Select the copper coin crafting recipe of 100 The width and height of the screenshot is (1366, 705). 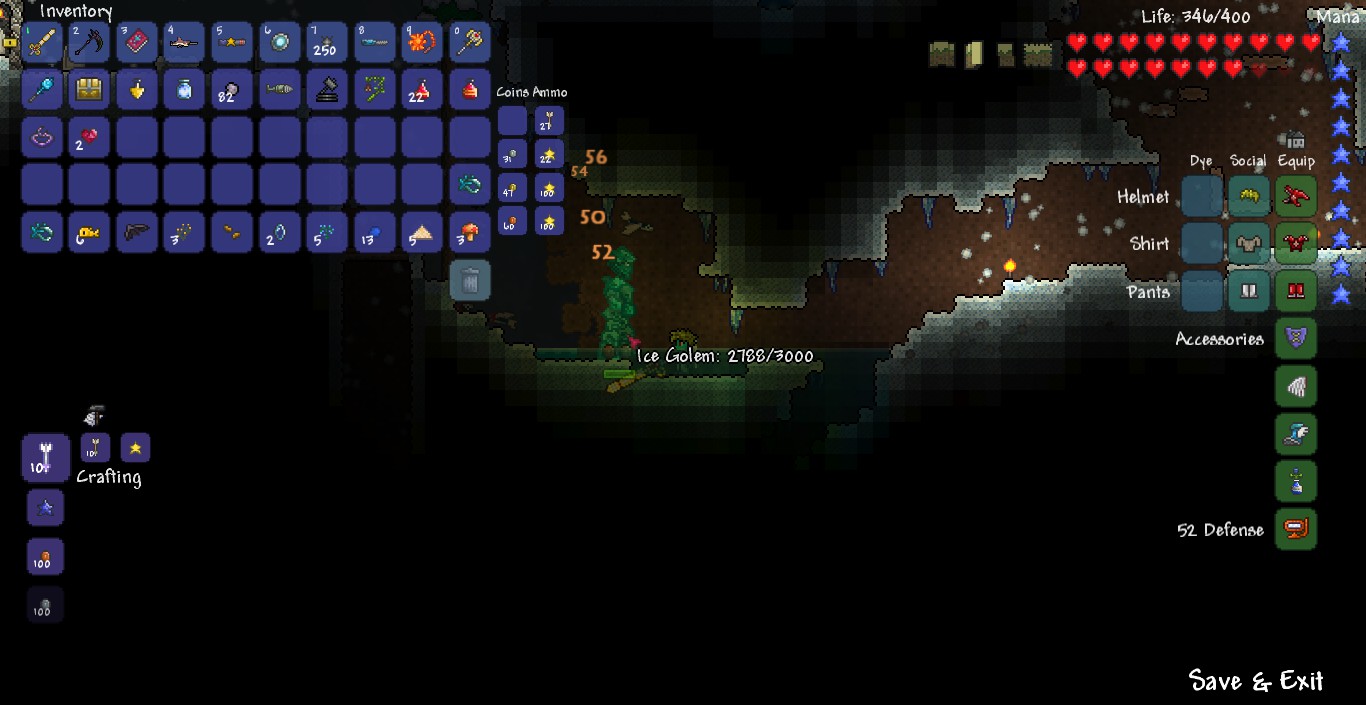click(45, 557)
